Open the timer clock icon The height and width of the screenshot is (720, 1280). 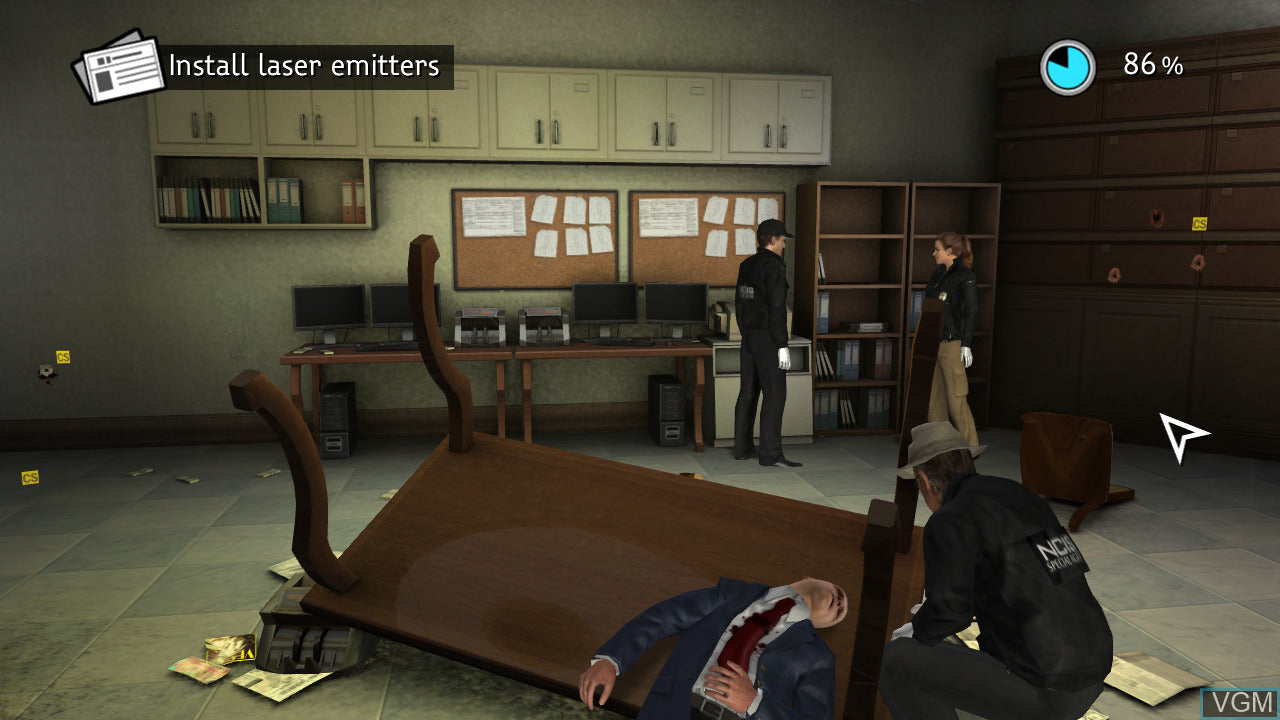tap(1070, 64)
